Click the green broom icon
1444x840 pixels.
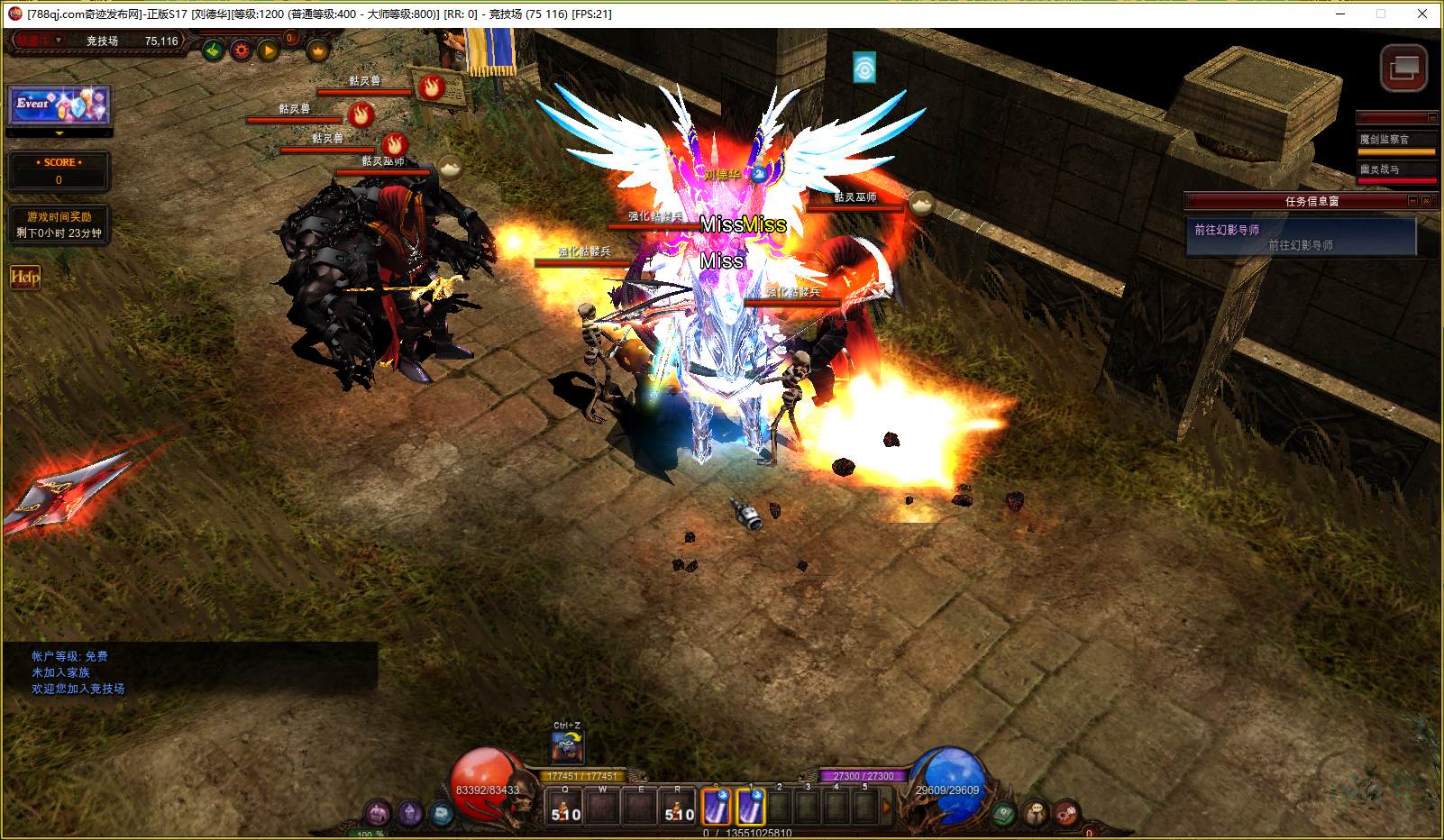(213, 50)
